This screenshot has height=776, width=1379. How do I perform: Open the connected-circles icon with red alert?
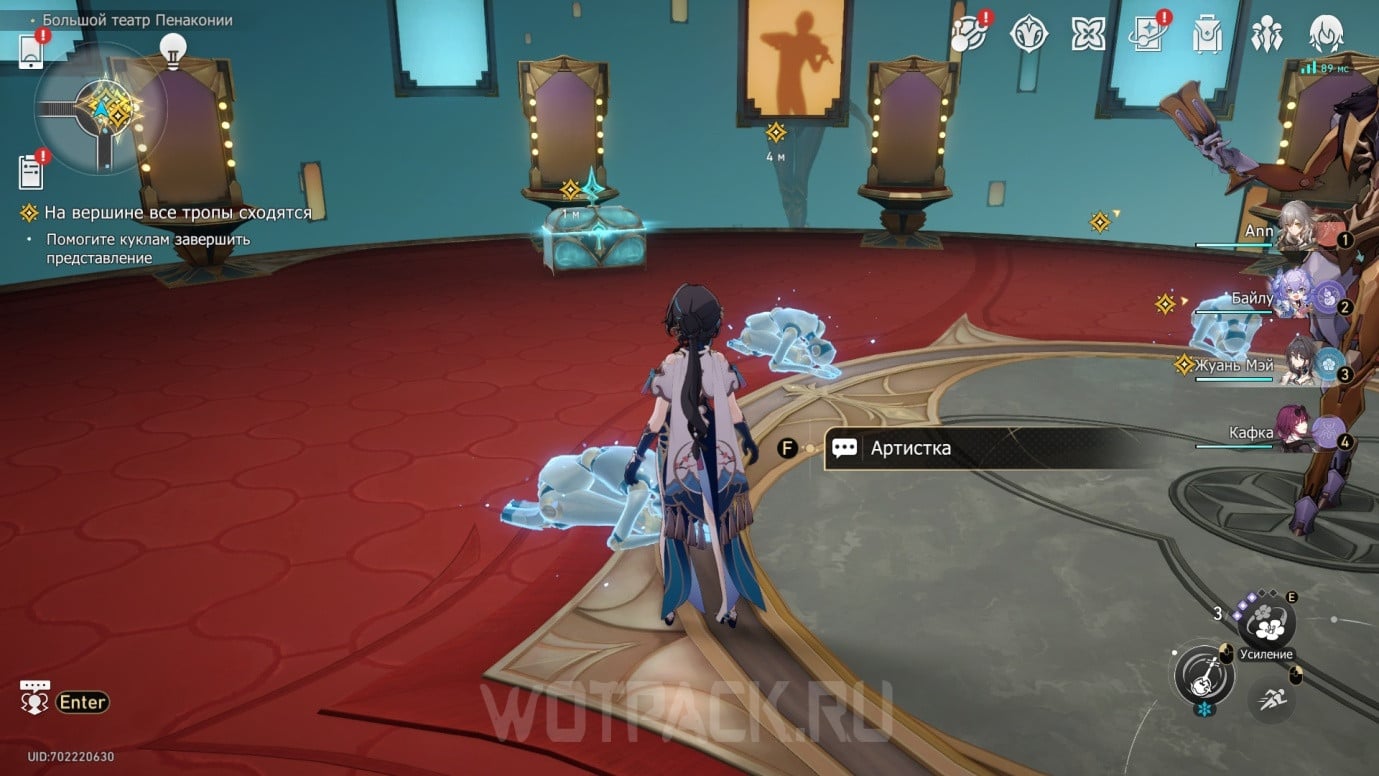968,34
